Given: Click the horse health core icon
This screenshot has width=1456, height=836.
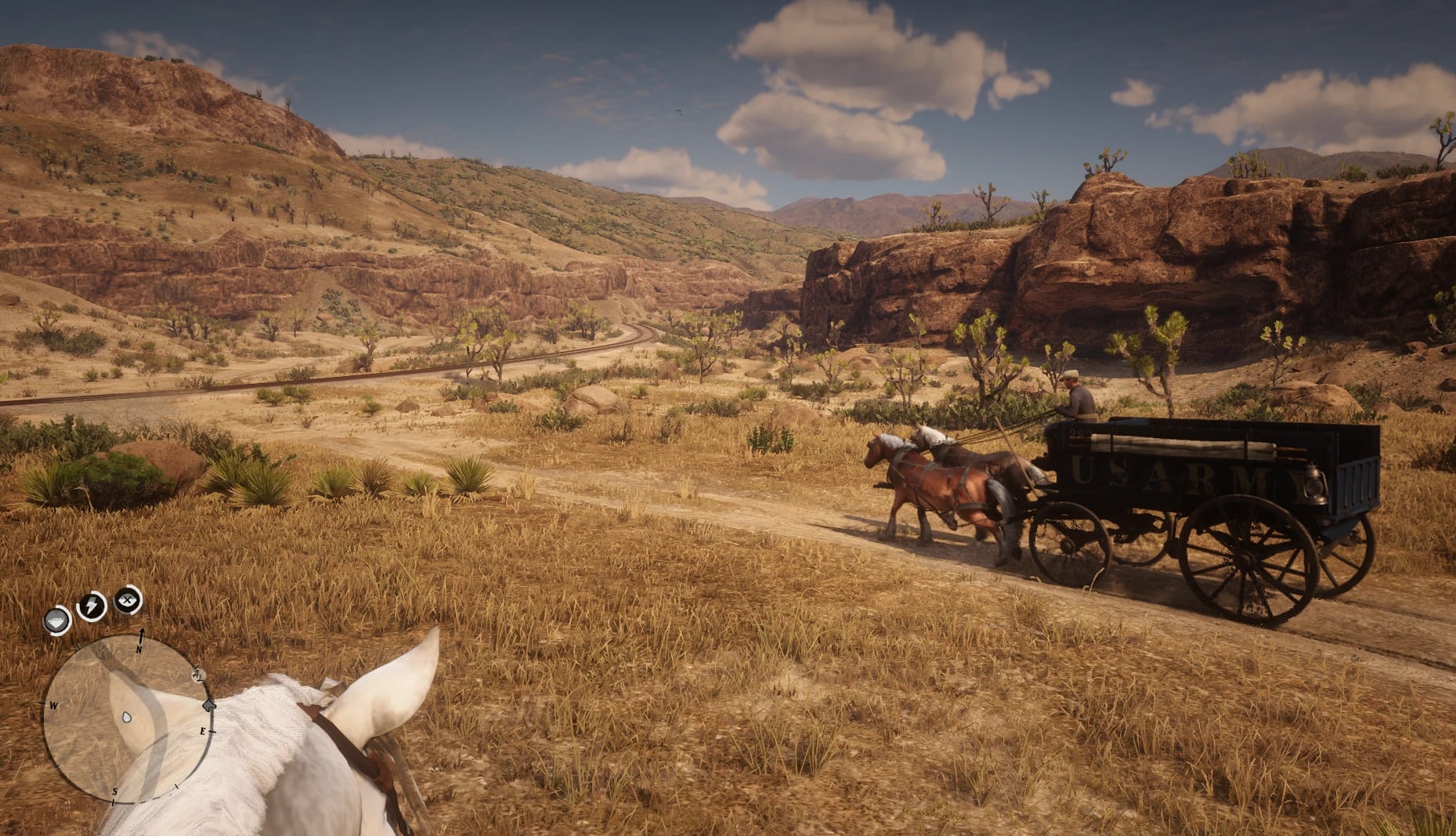Looking at the screenshot, I should 57,621.
